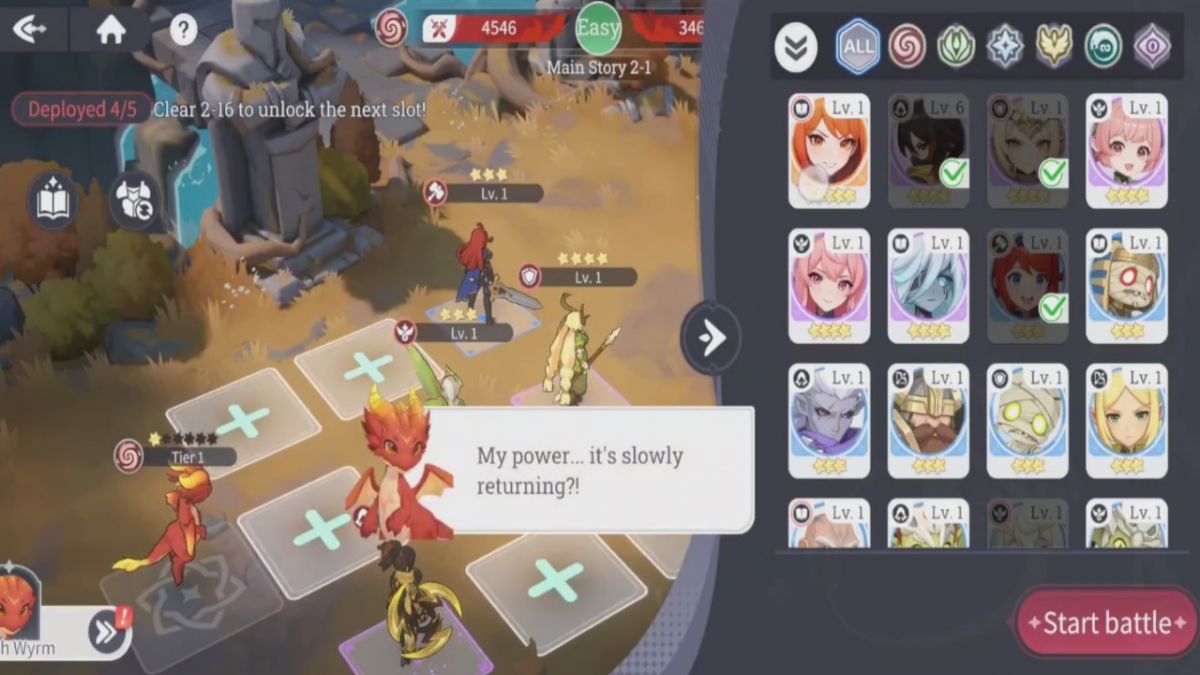Image resolution: width=1200 pixels, height=675 pixels.
Task: Open the formation swap icon
Action: [135, 200]
